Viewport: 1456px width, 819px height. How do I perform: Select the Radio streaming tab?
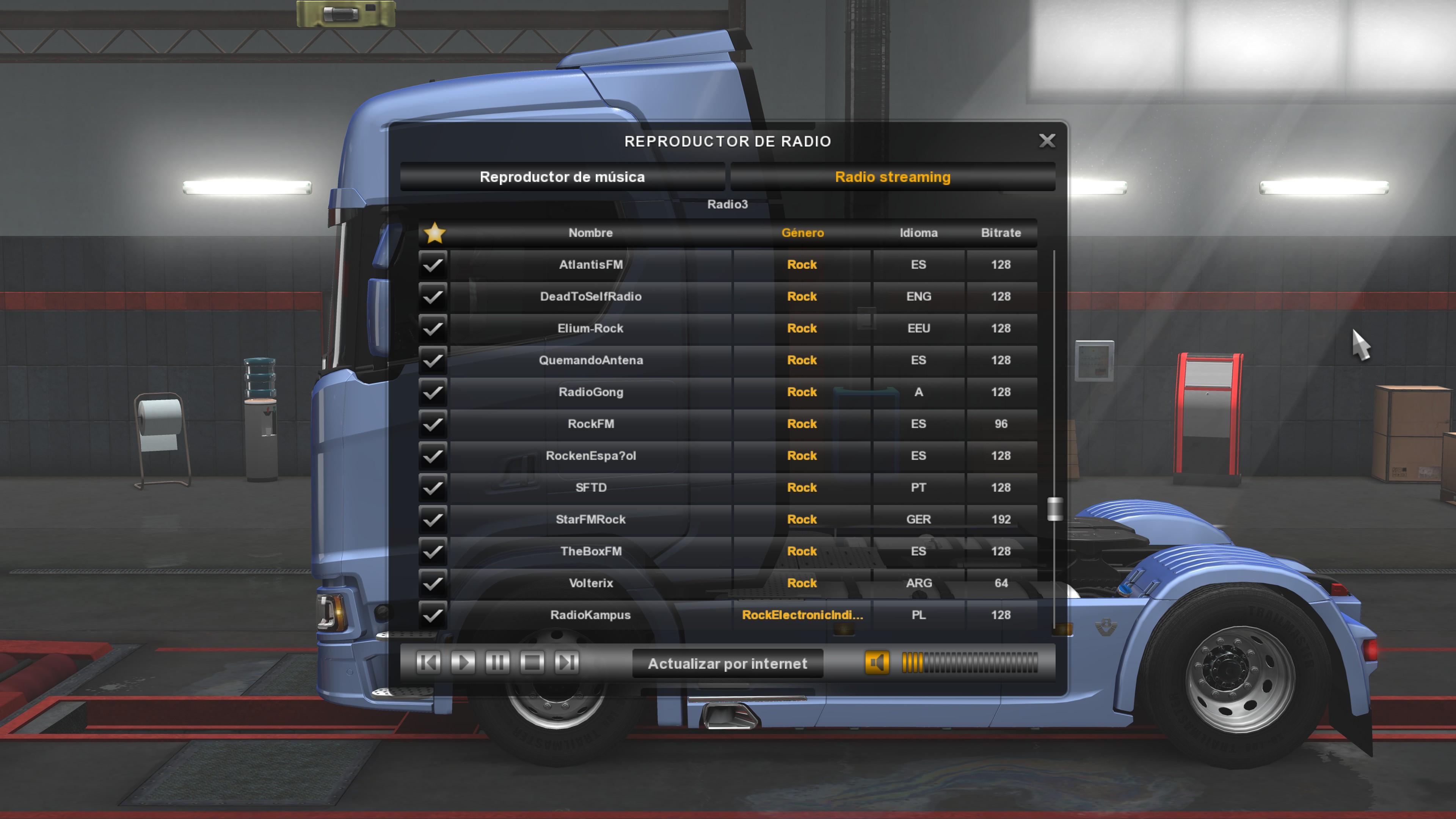[893, 177]
